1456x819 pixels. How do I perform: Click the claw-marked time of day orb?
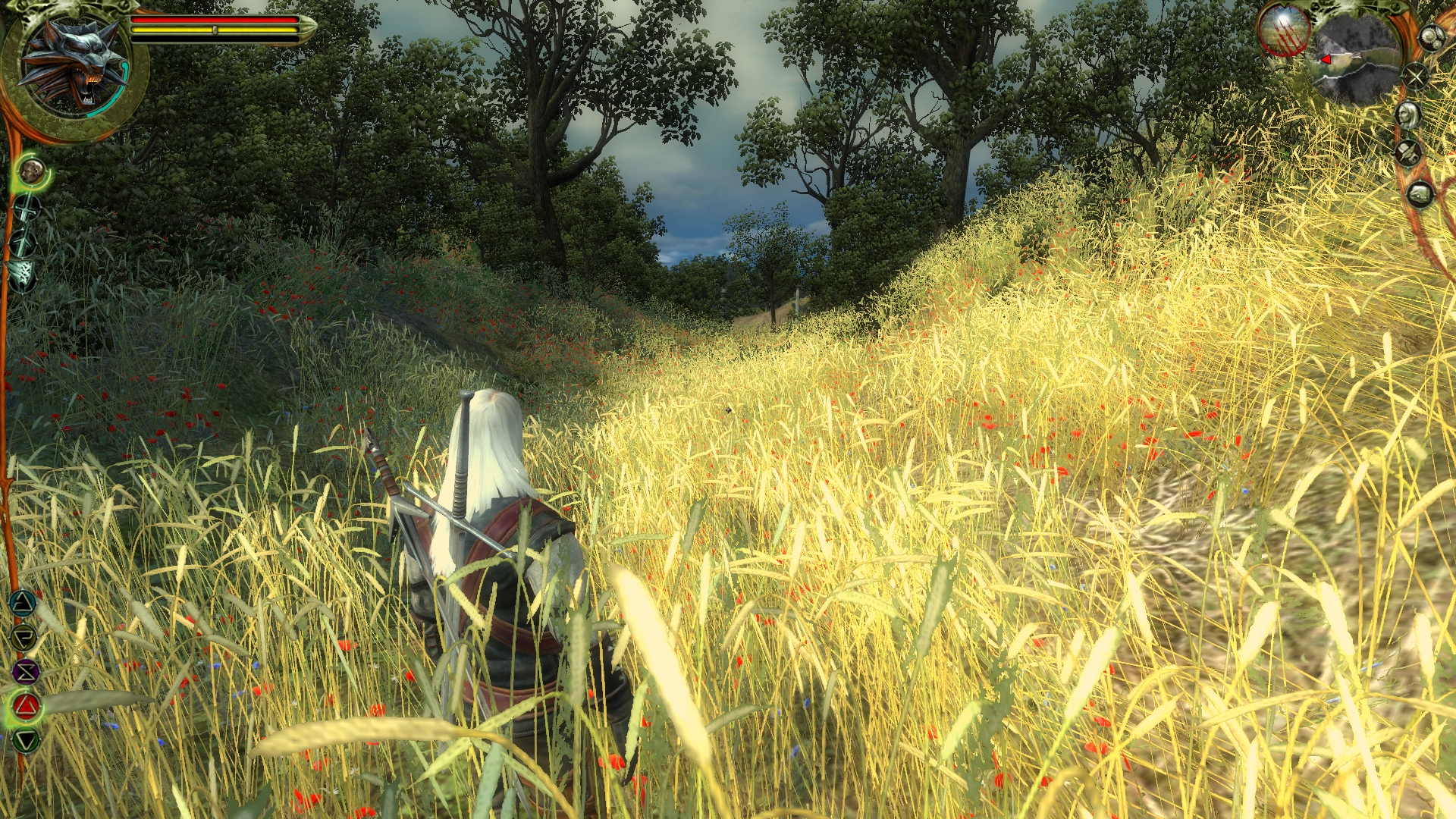1284,32
